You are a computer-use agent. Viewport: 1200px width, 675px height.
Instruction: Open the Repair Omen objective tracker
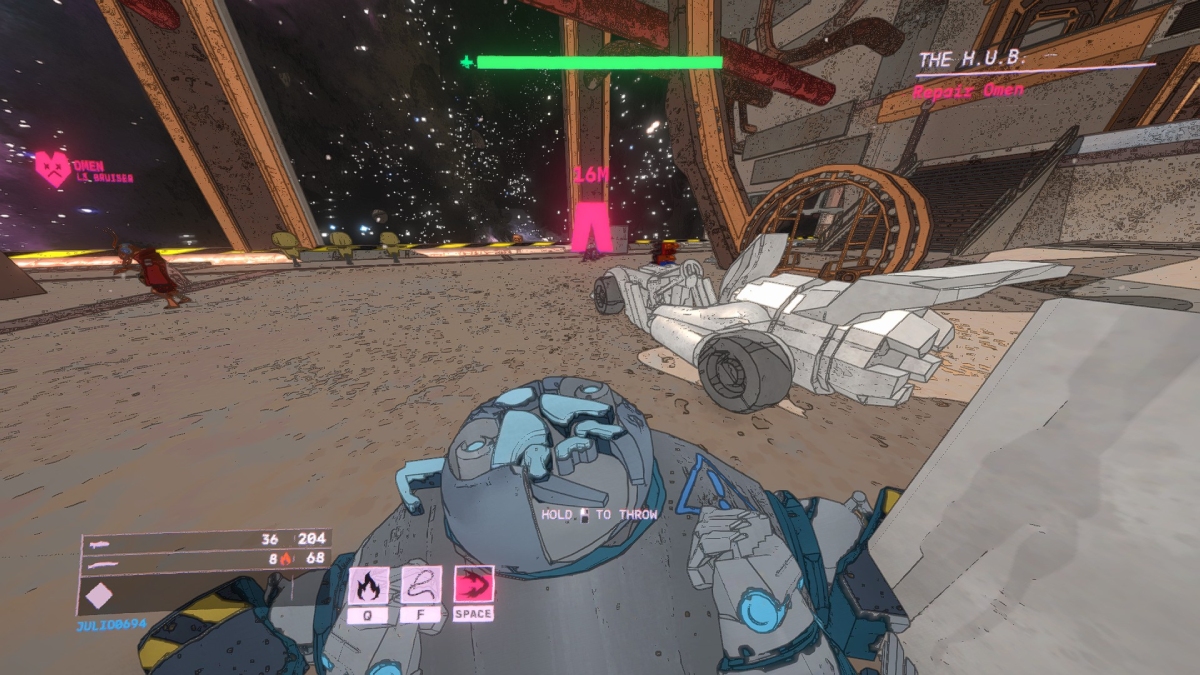click(968, 90)
